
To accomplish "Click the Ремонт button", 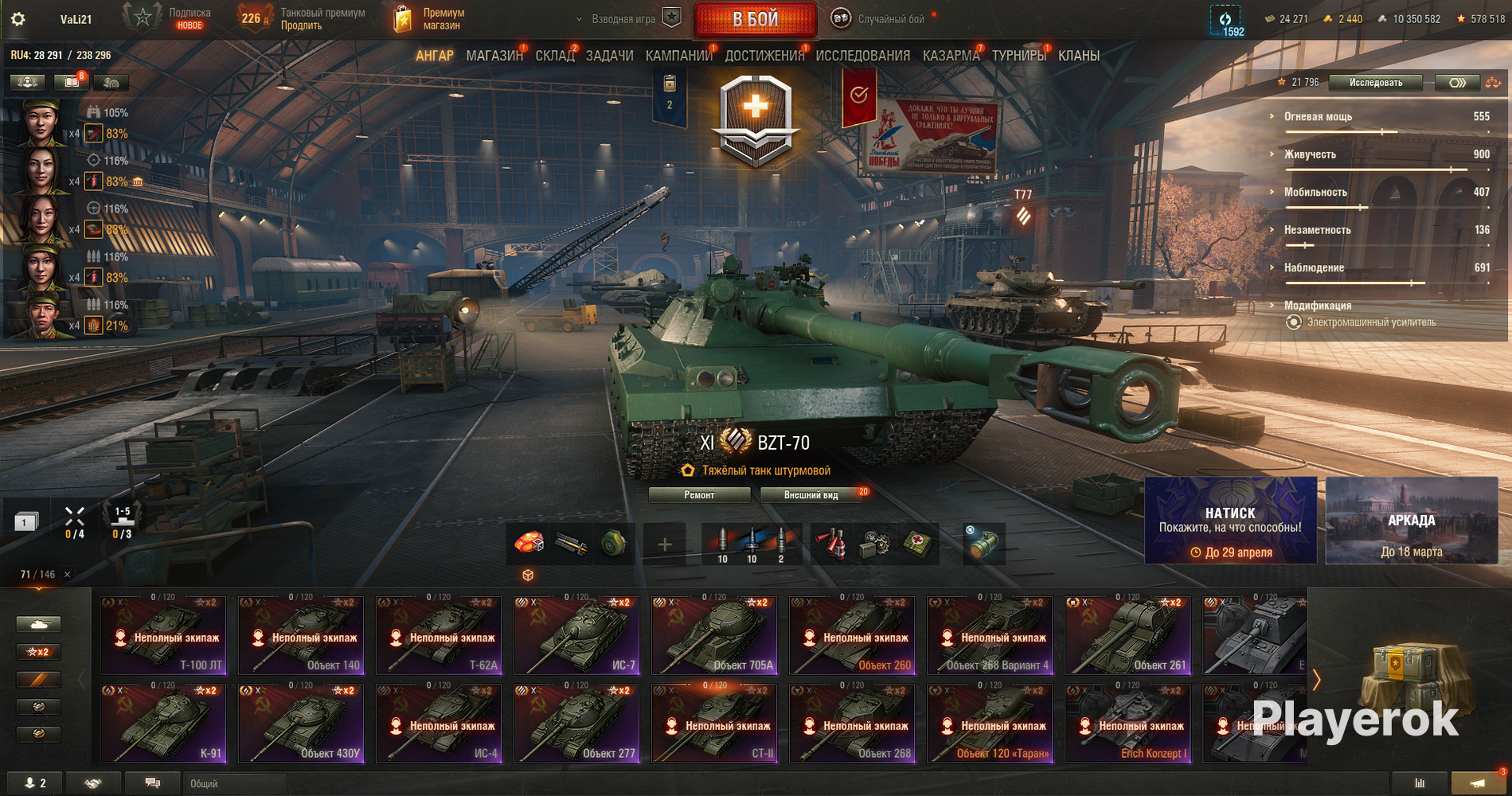I will pos(699,495).
